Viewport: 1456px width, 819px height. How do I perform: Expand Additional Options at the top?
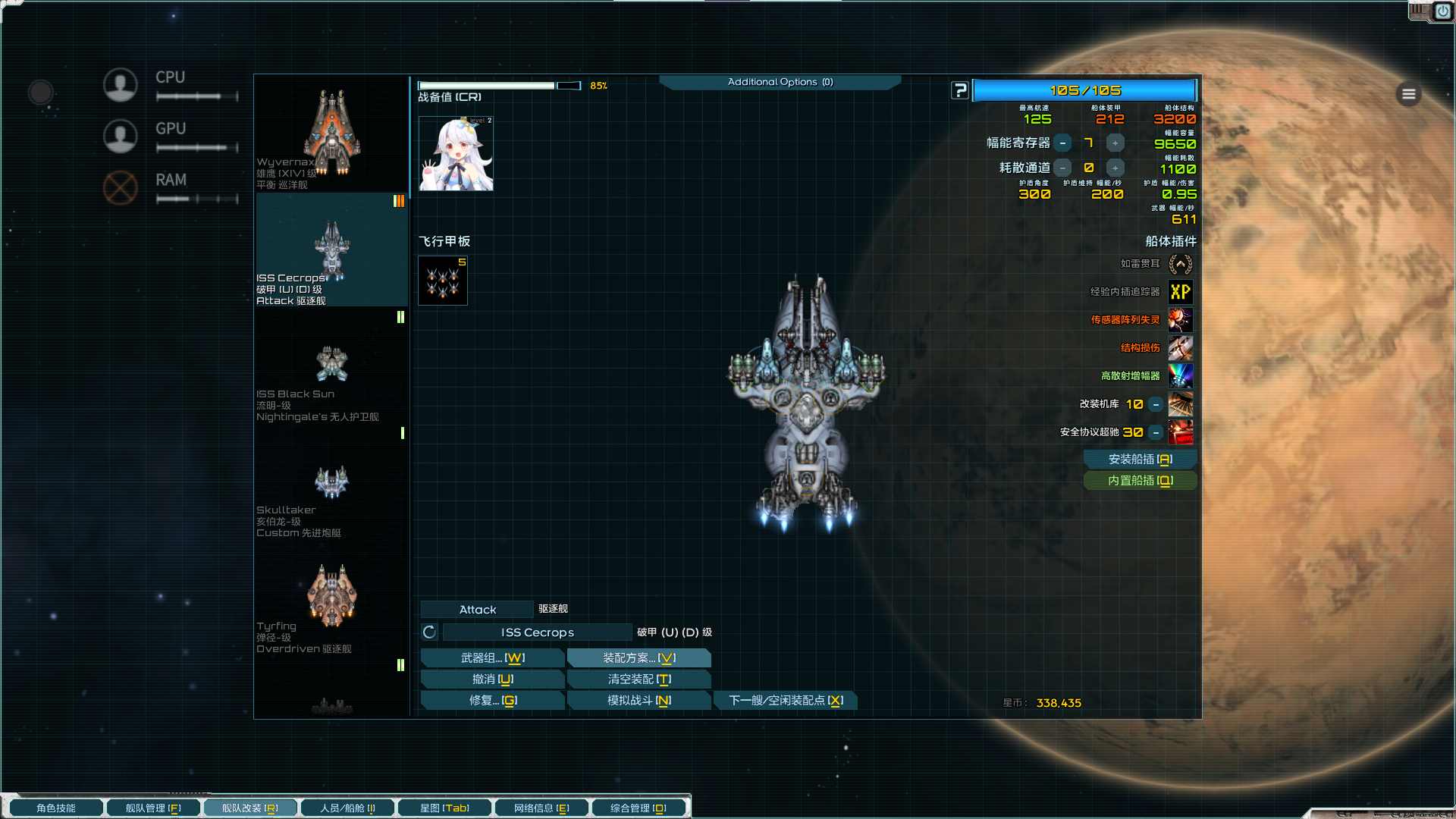coord(780,82)
